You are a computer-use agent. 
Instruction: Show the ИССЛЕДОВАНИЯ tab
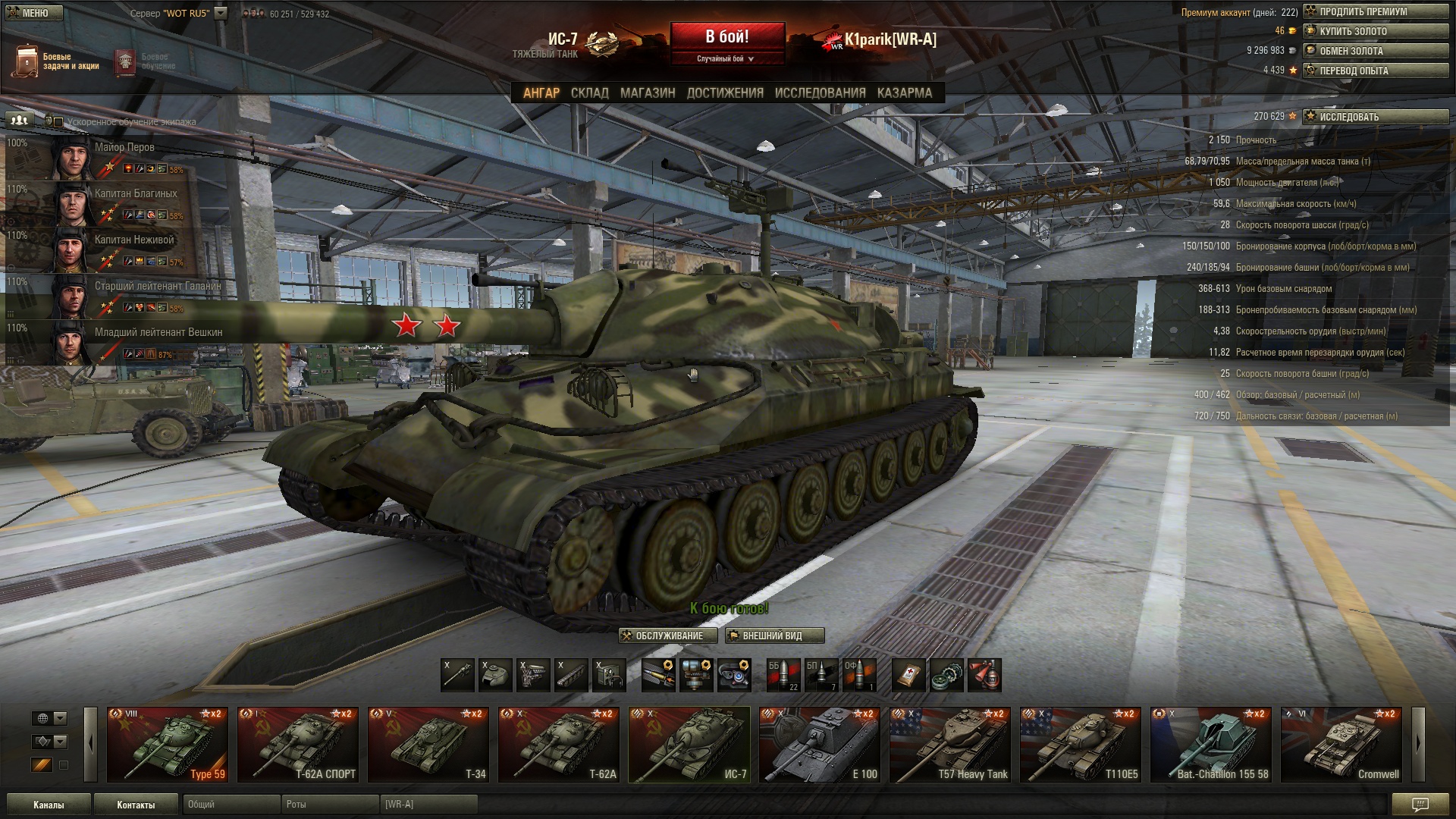click(x=820, y=93)
